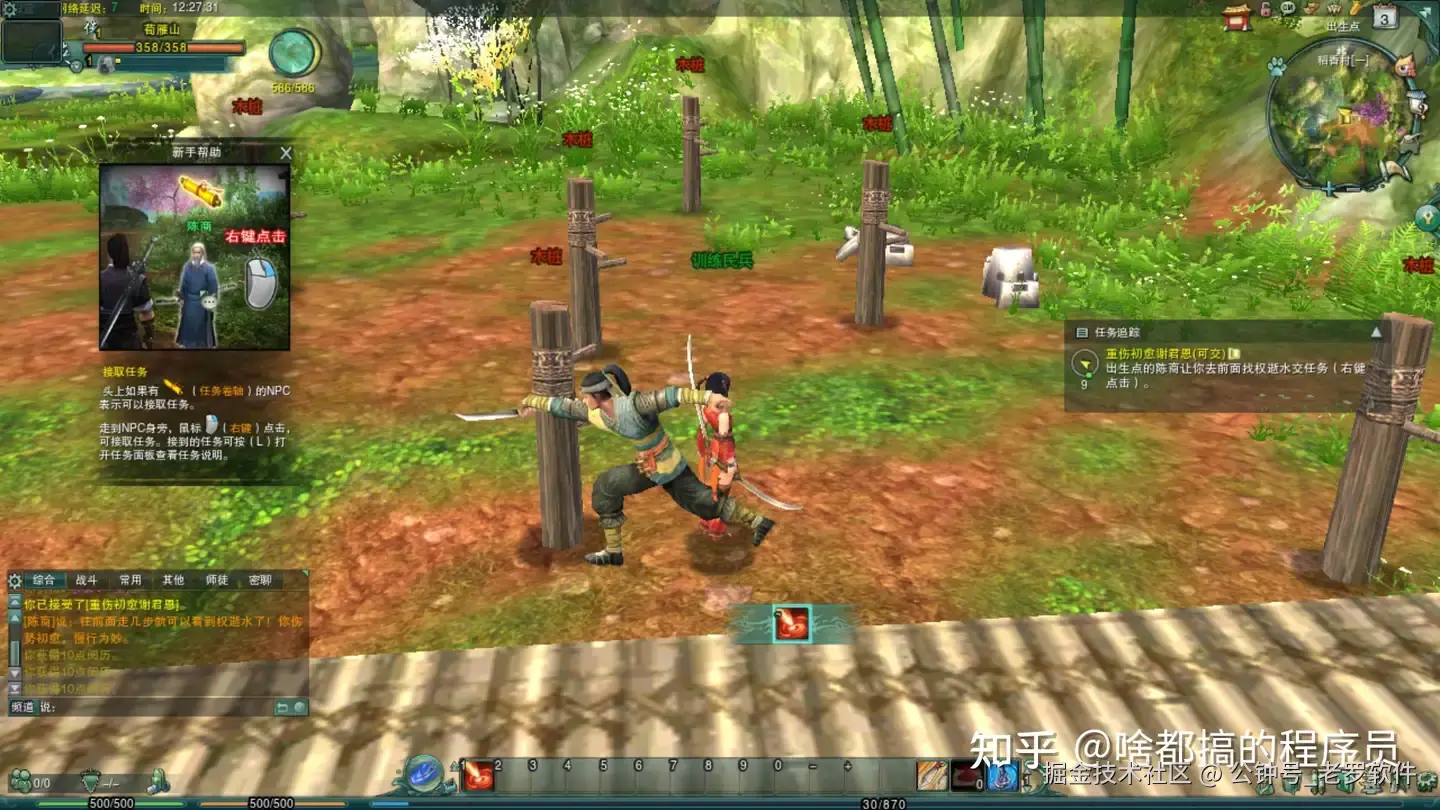Switch to the 战斗 chat tab
Image resolution: width=1440 pixels, height=810 pixels.
87,580
